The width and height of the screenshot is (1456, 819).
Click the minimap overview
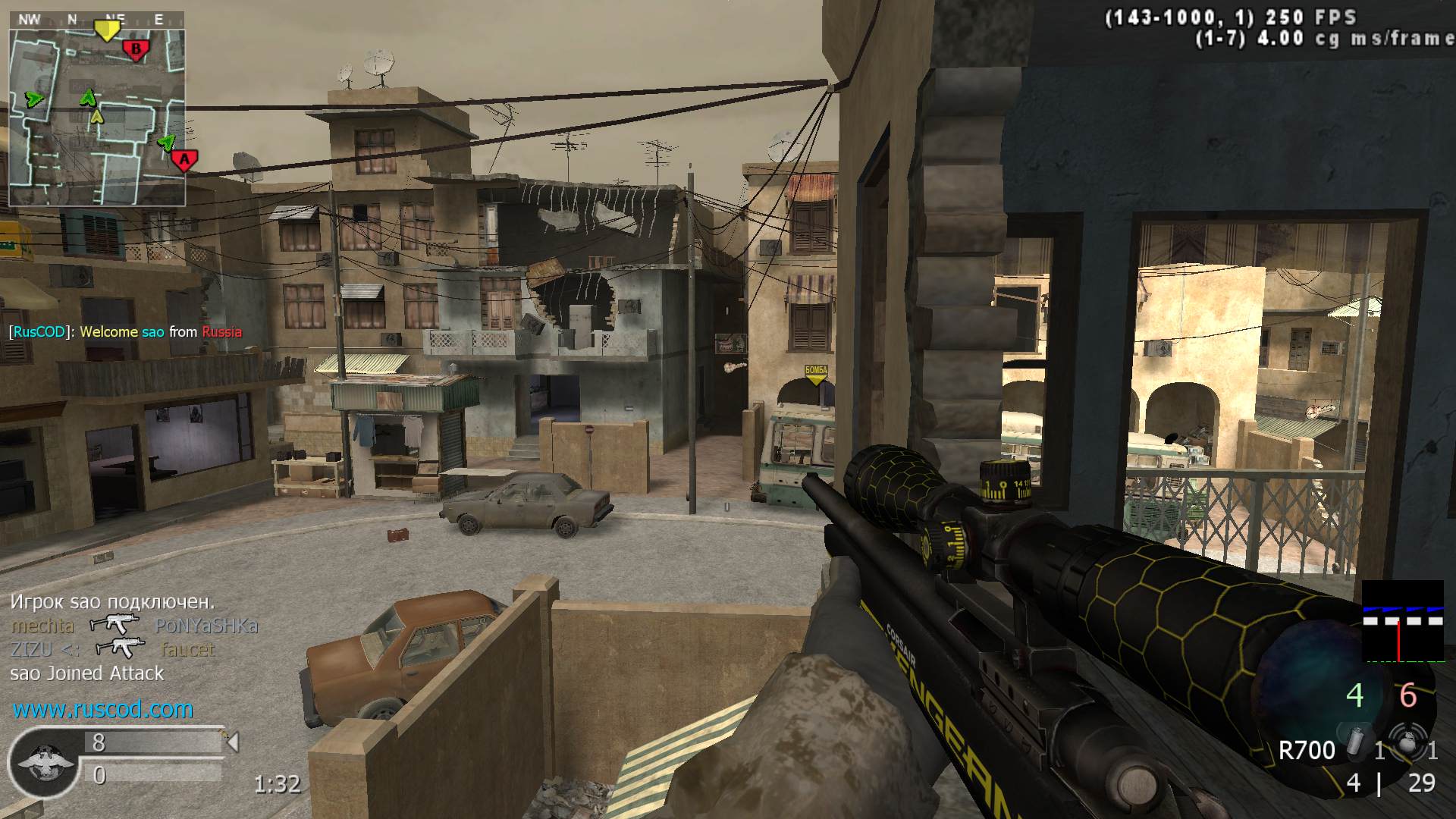pyautogui.click(x=97, y=118)
